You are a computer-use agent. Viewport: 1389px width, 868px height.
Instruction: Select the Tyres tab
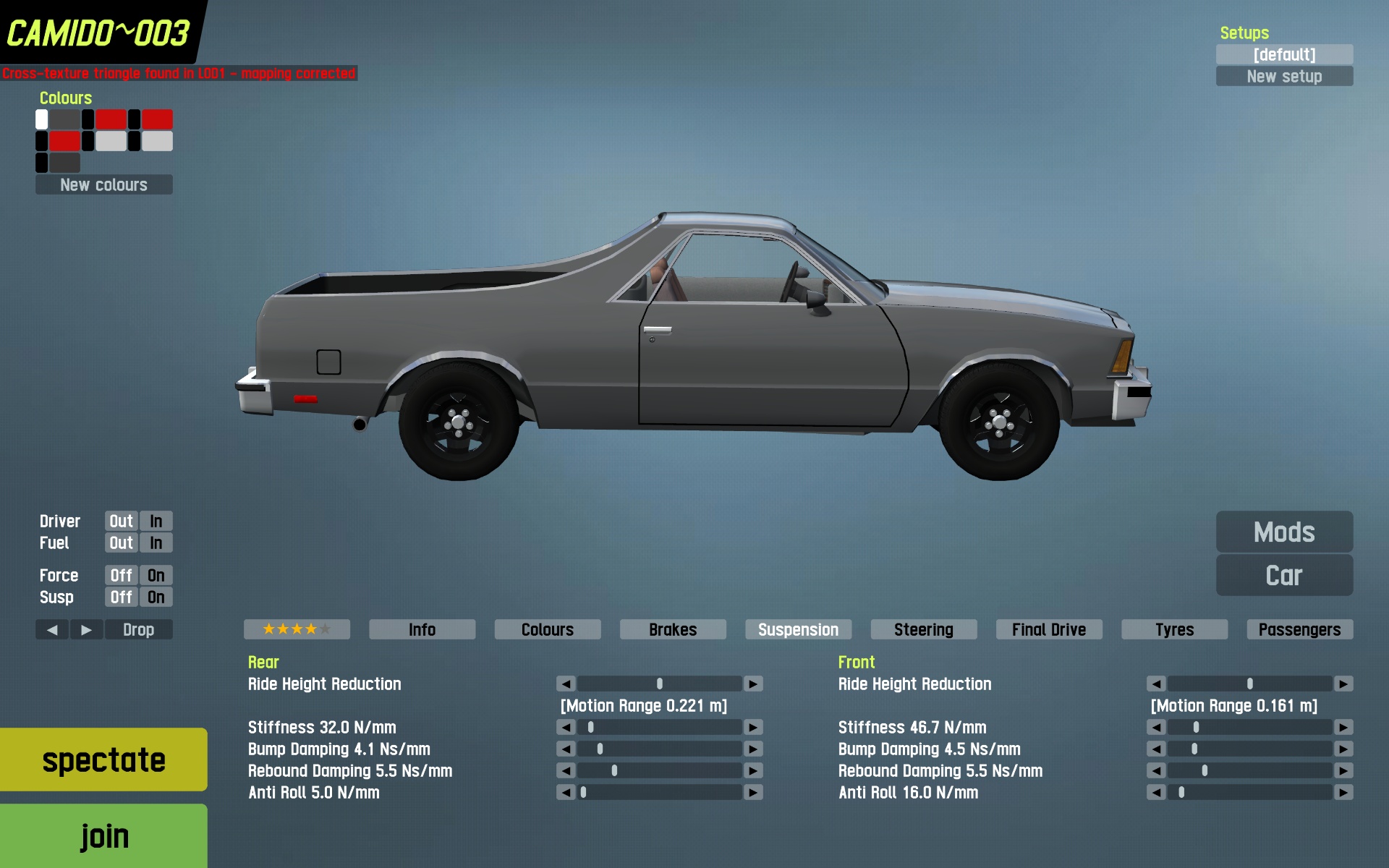1174,629
